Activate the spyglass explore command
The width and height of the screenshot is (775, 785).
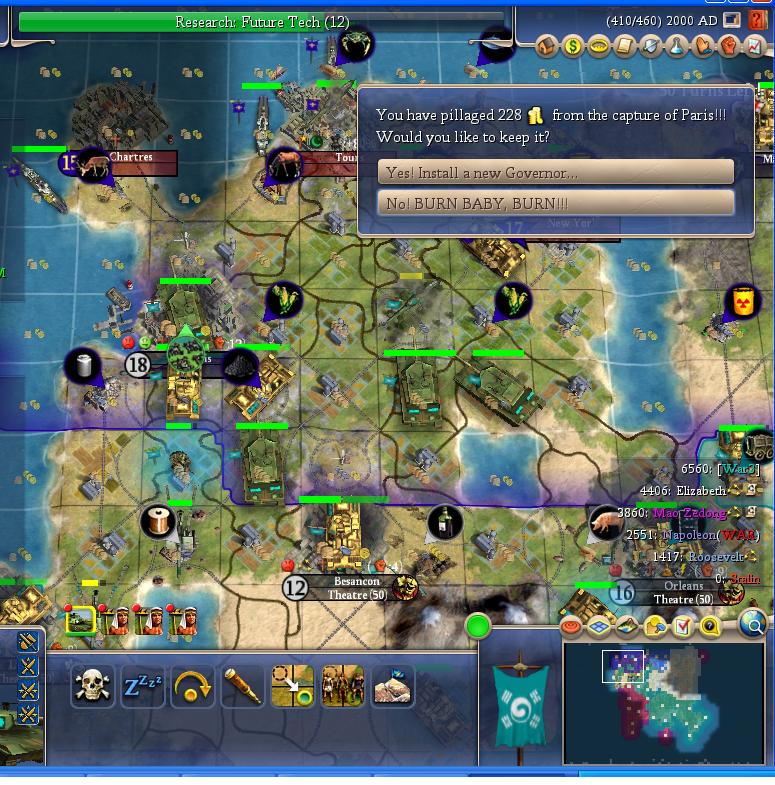(x=242, y=686)
